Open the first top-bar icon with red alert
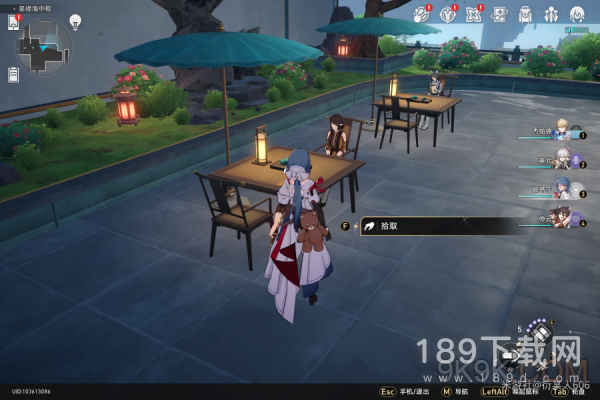This screenshot has height=400, width=600. [x=421, y=14]
